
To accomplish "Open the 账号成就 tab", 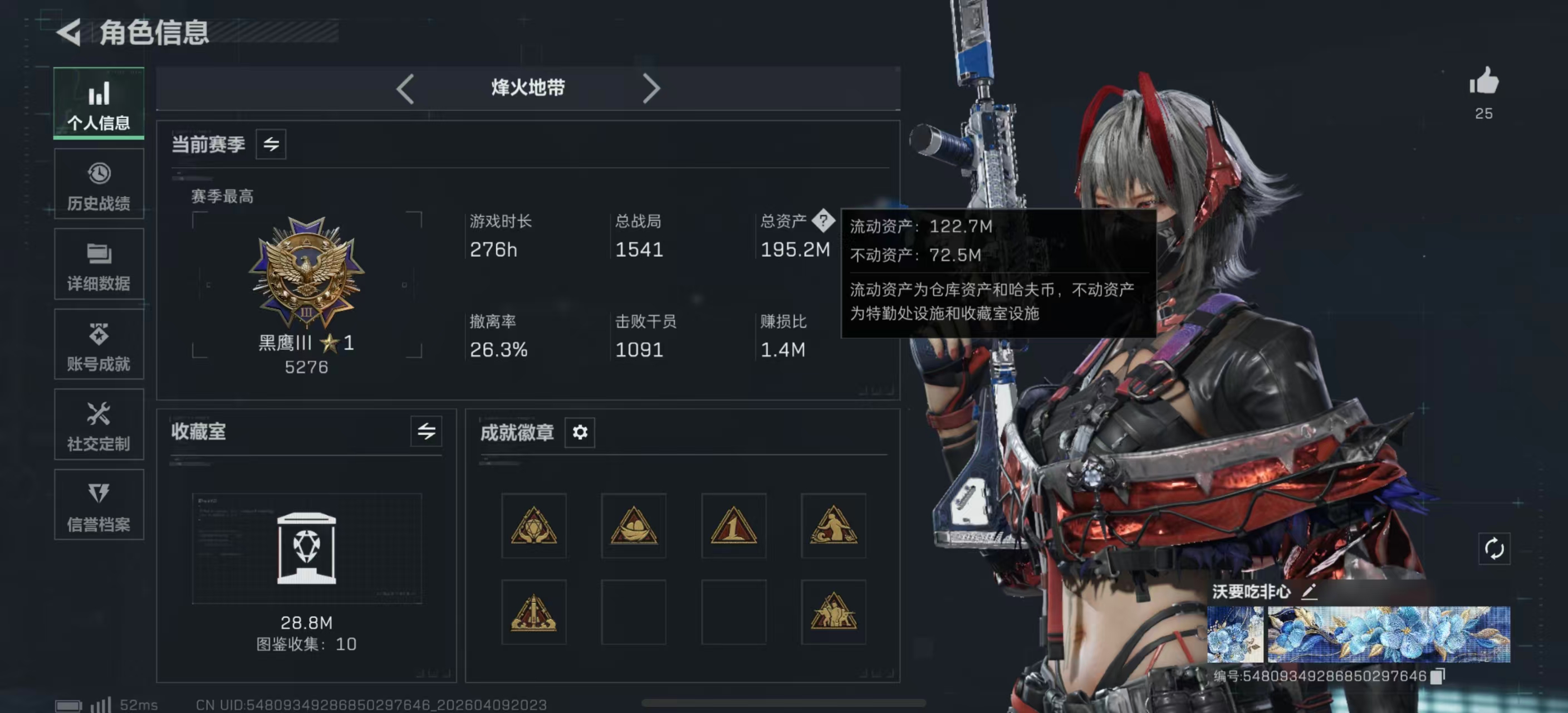I will click(x=99, y=345).
